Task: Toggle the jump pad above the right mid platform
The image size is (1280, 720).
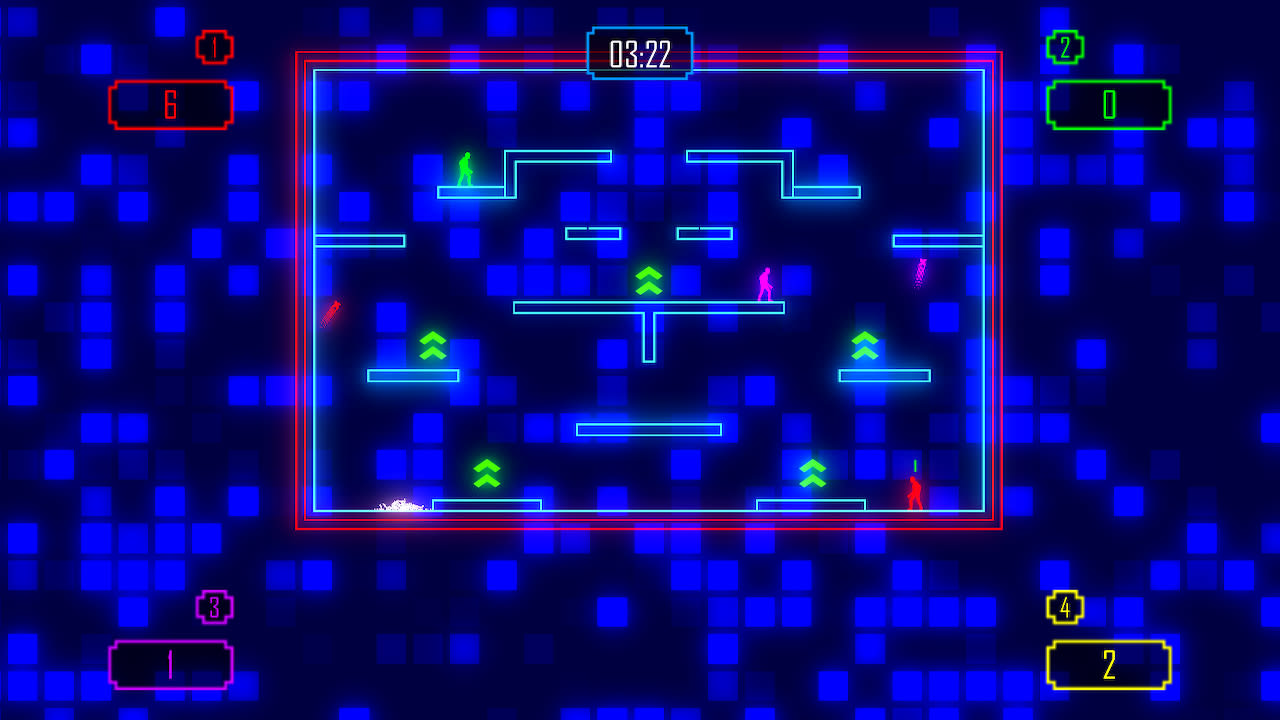Action: point(866,346)
